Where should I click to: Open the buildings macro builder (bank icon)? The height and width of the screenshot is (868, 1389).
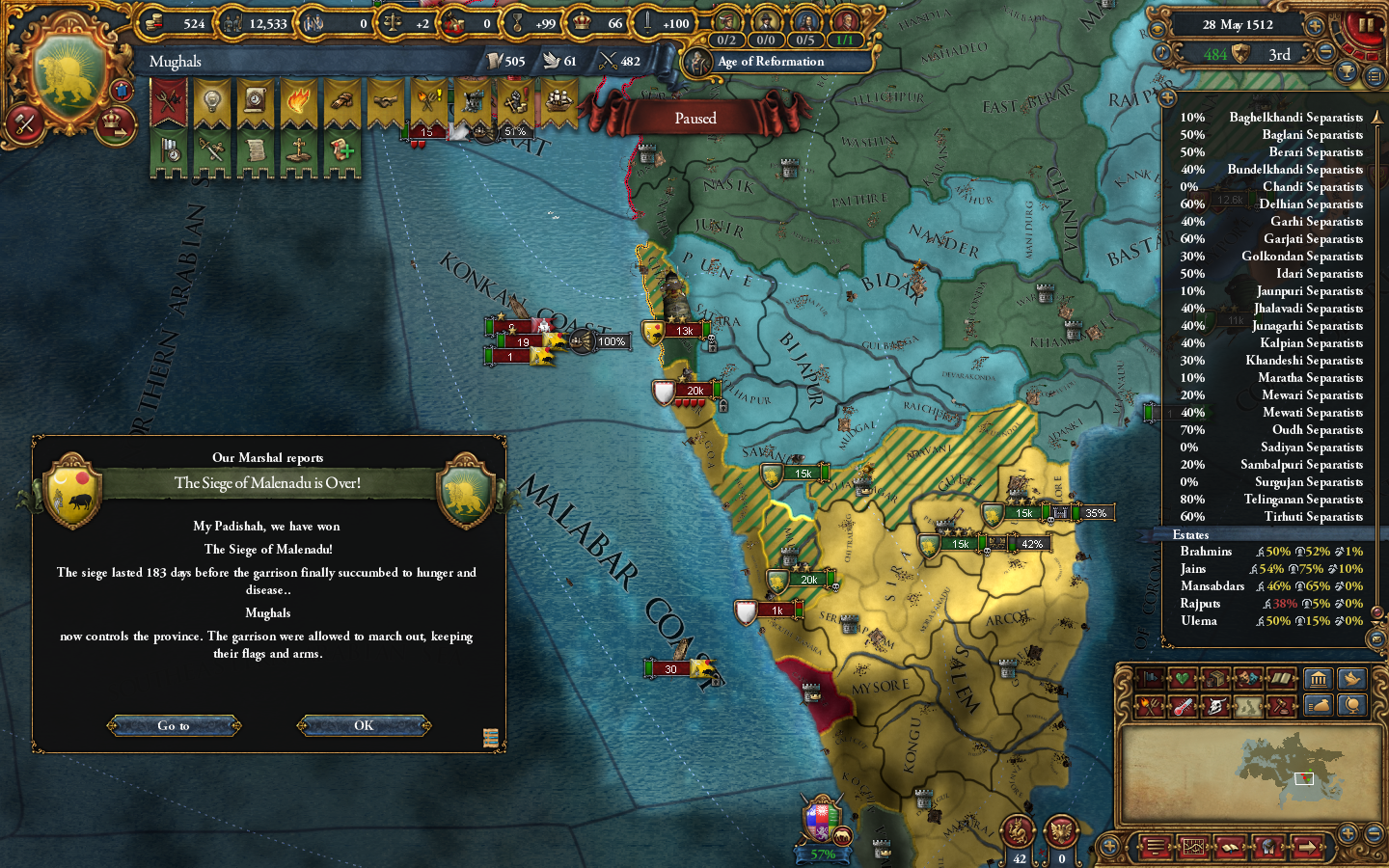point(1320,679)
